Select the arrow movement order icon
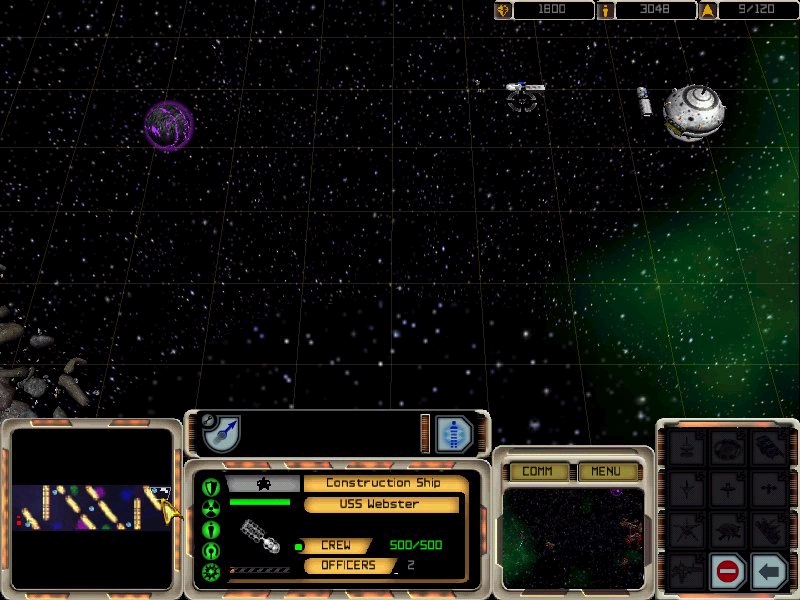Screen dimensions: 800x600 click(x=221, y=433)
